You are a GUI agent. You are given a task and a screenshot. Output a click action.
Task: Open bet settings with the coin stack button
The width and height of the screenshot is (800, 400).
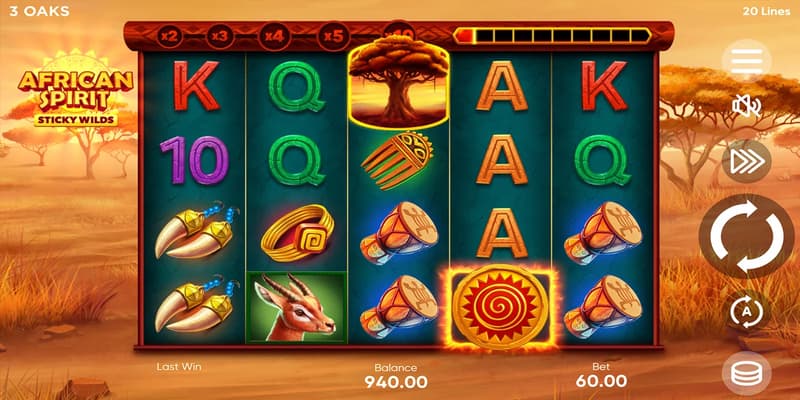click(x=747, y=372)
